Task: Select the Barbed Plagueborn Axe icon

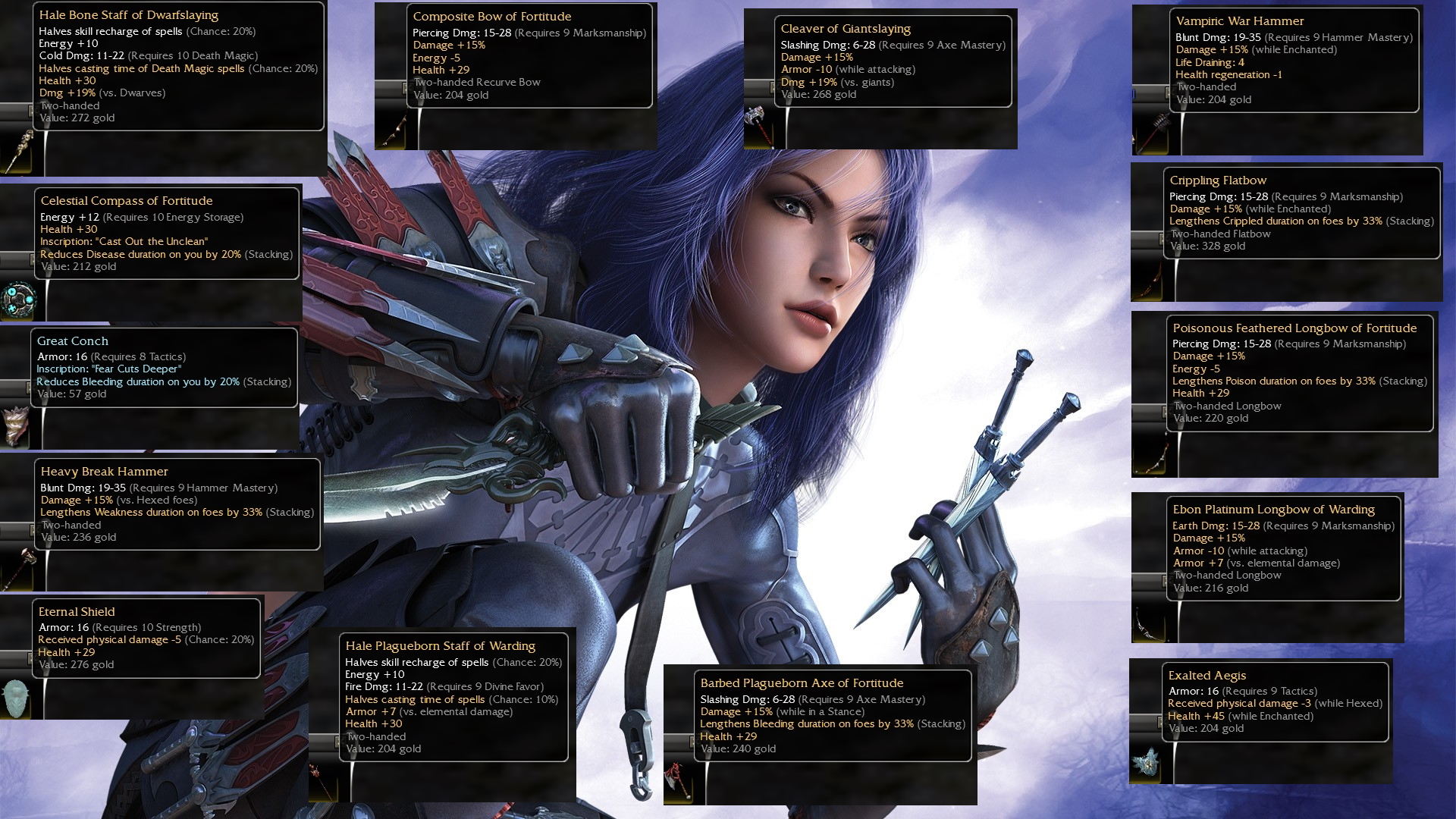Action: tap(679, 781)
